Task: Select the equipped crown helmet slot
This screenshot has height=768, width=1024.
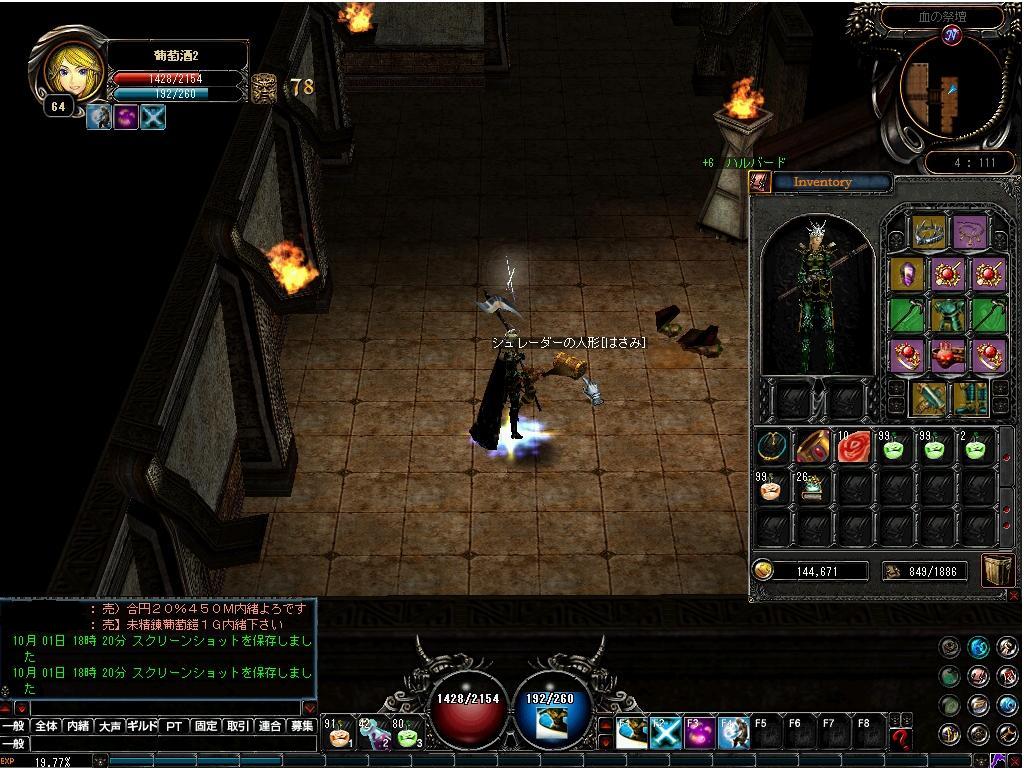Action: coord(929,234)
